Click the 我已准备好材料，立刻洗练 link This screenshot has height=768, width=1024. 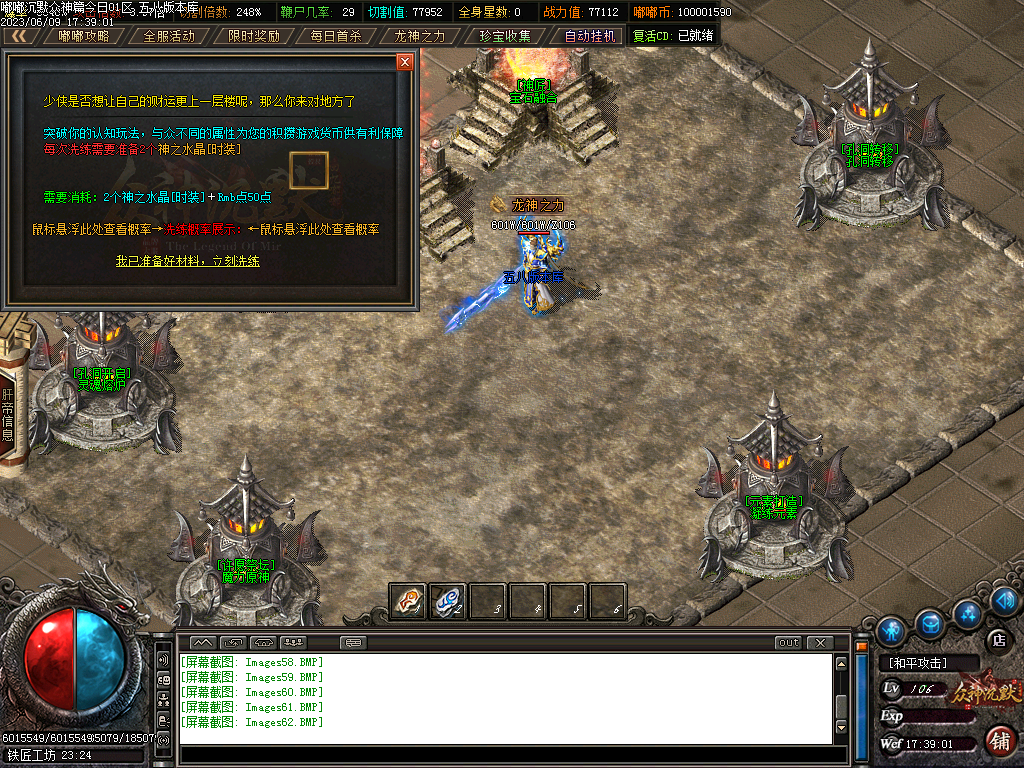[187, 261]
